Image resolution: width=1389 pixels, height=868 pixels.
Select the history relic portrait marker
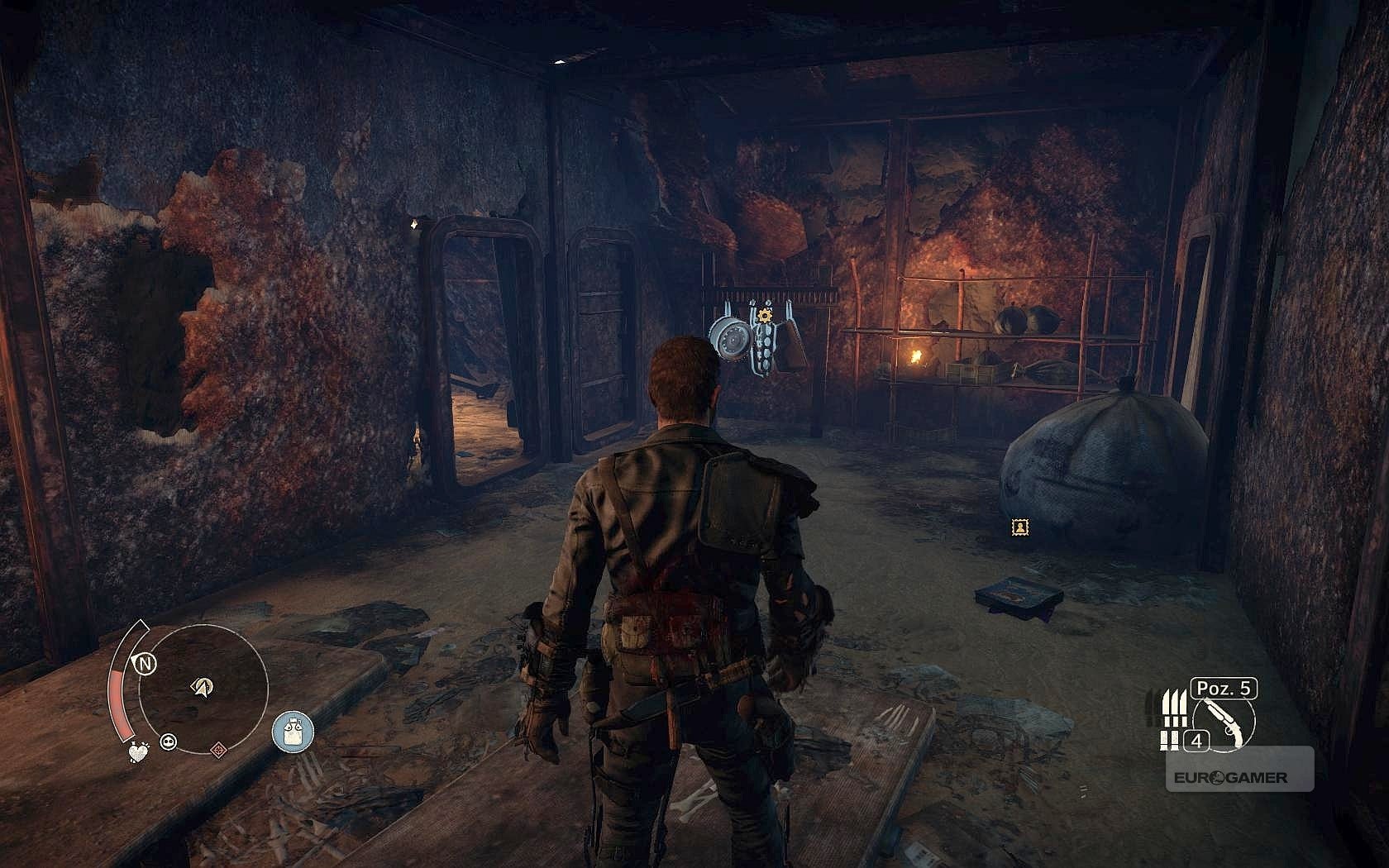1022,527
